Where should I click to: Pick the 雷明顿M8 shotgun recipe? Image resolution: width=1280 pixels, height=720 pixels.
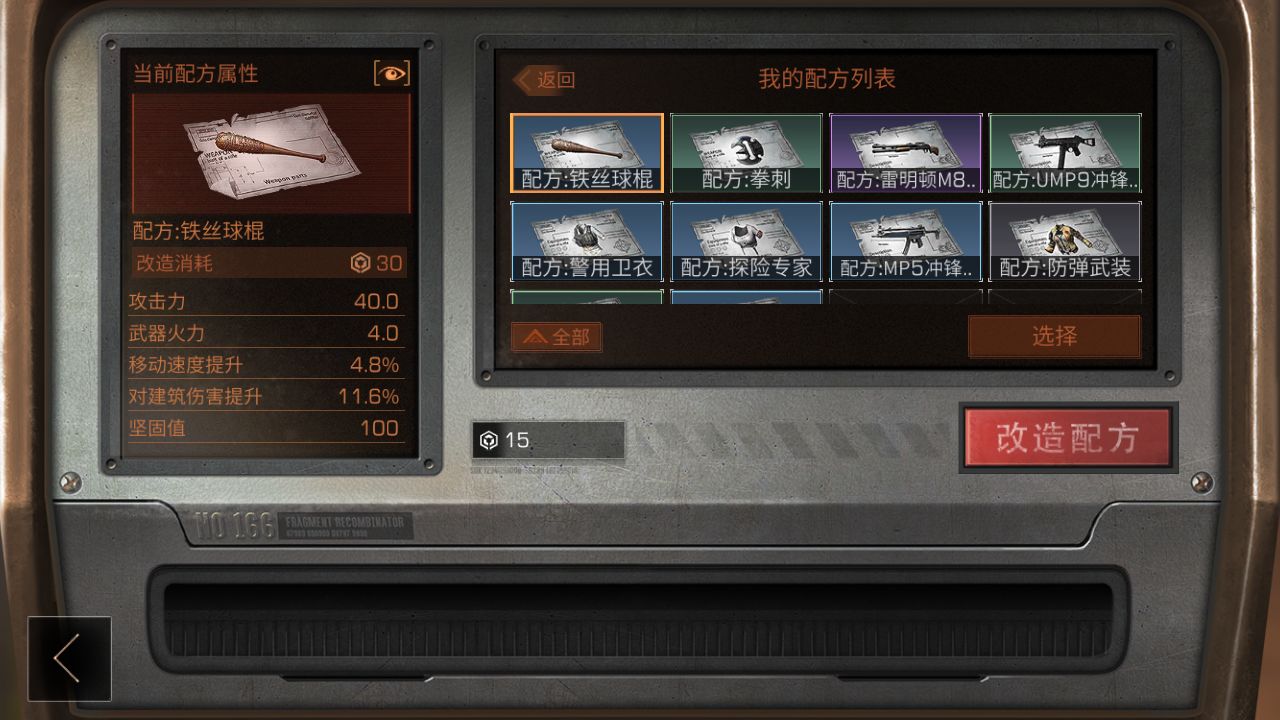pyautogui.click(x=906, y=153)
